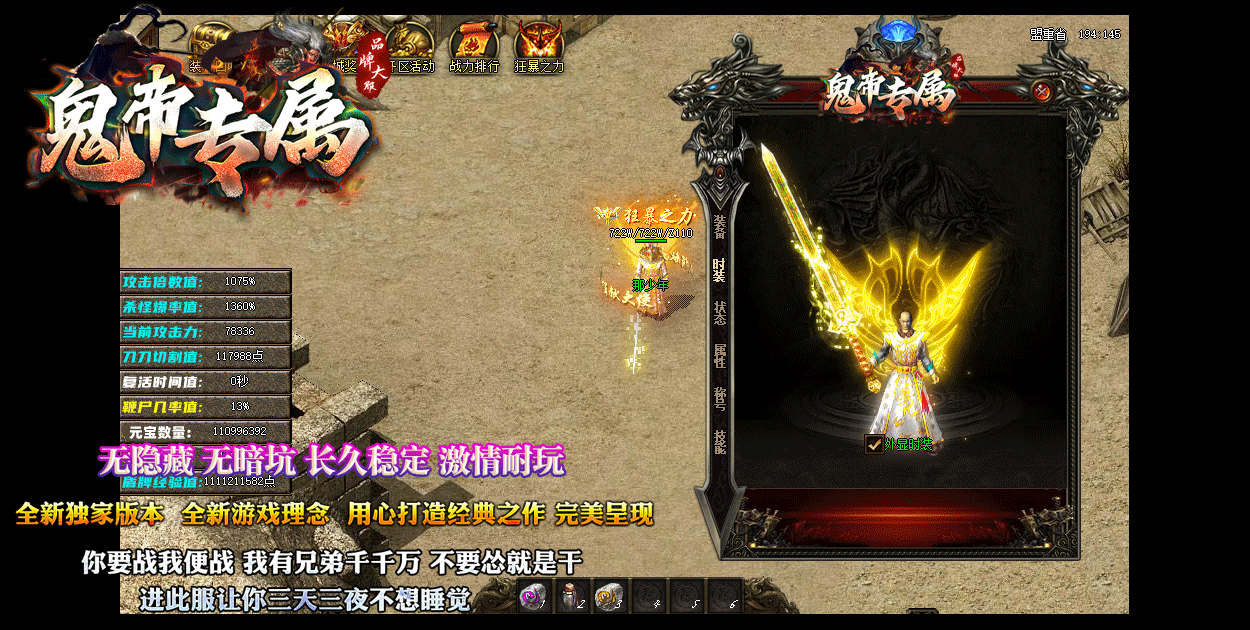Screen dimensions: 1250x630
Task: Close the character panel with red X
Action: point(1042,92)
